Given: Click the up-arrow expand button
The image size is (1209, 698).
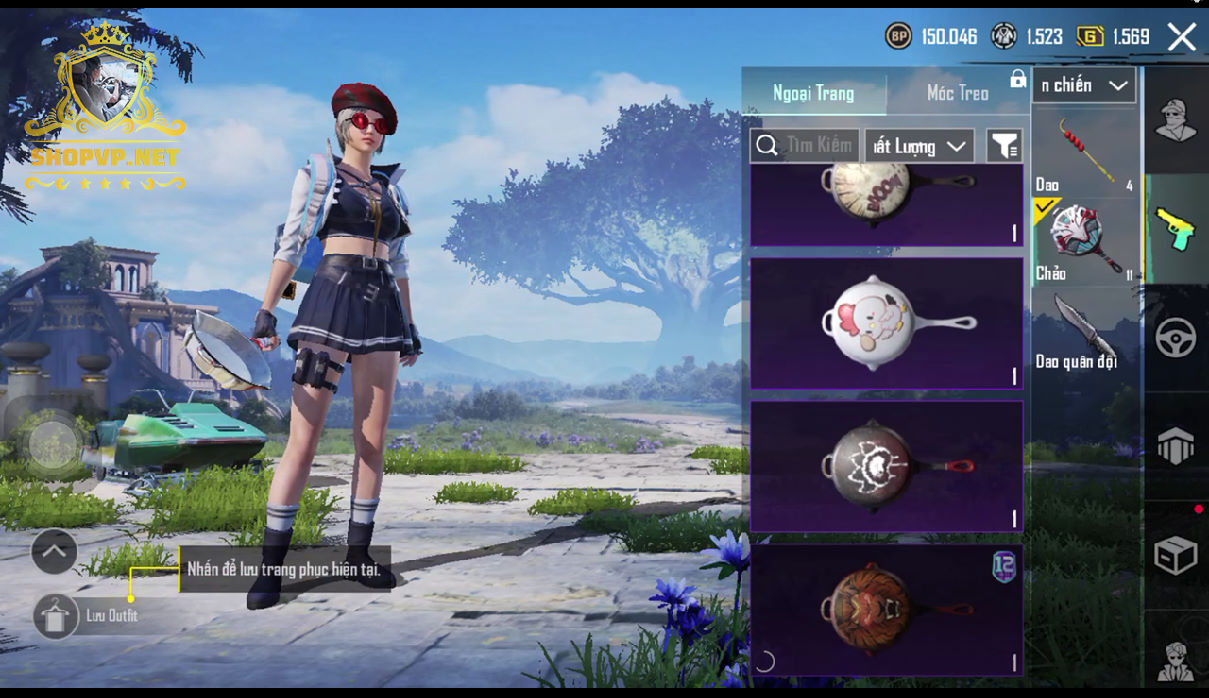Looking at the screenshot, I should click(54, 550).
